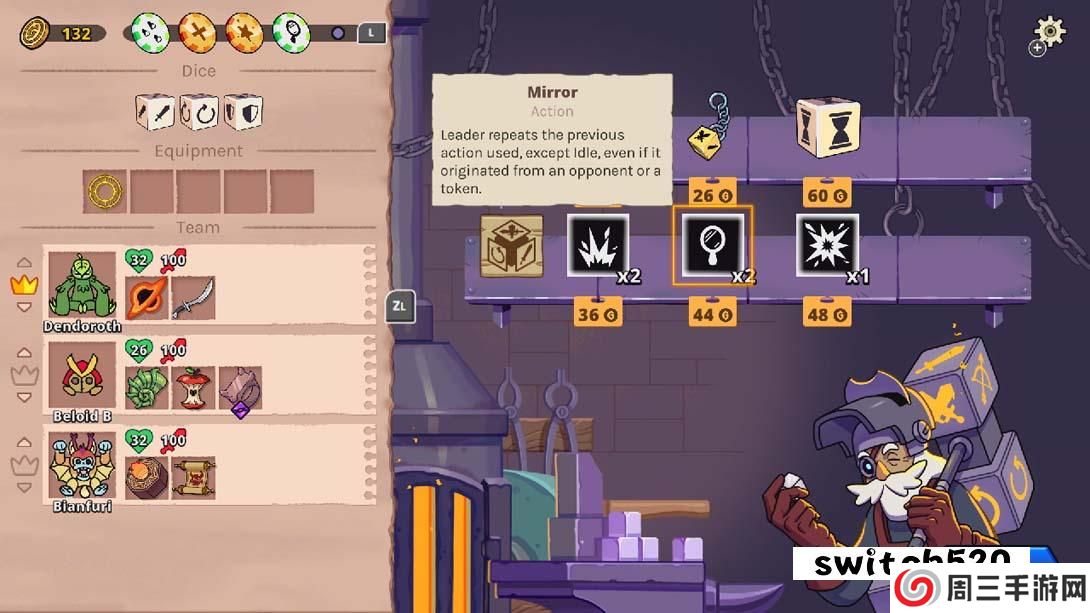Inspect Dendoroth's black hole item

[x=147, y=298]
